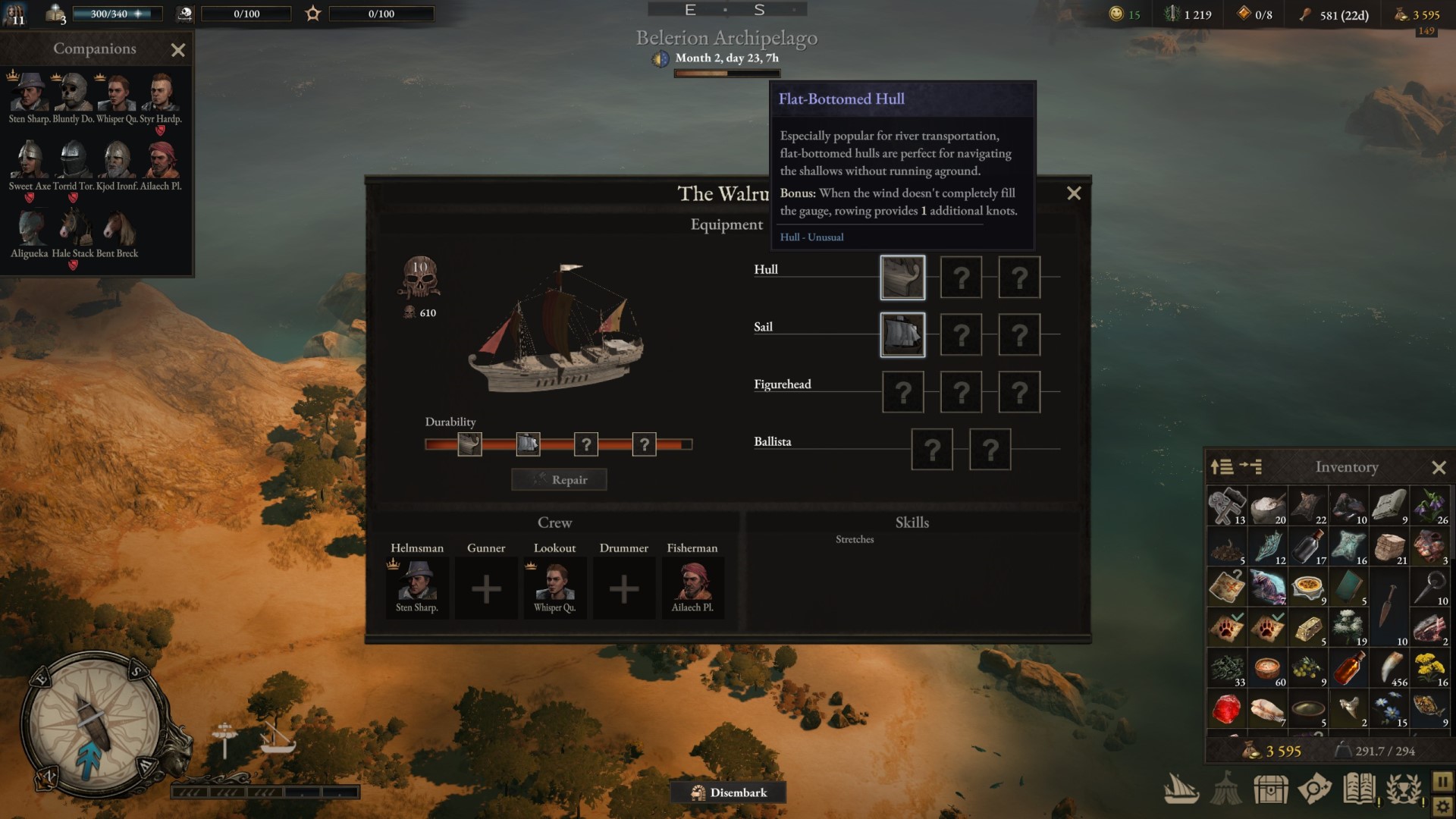Click the Disembark button
Screen dimensions: 1456x819
pos(728,792)
